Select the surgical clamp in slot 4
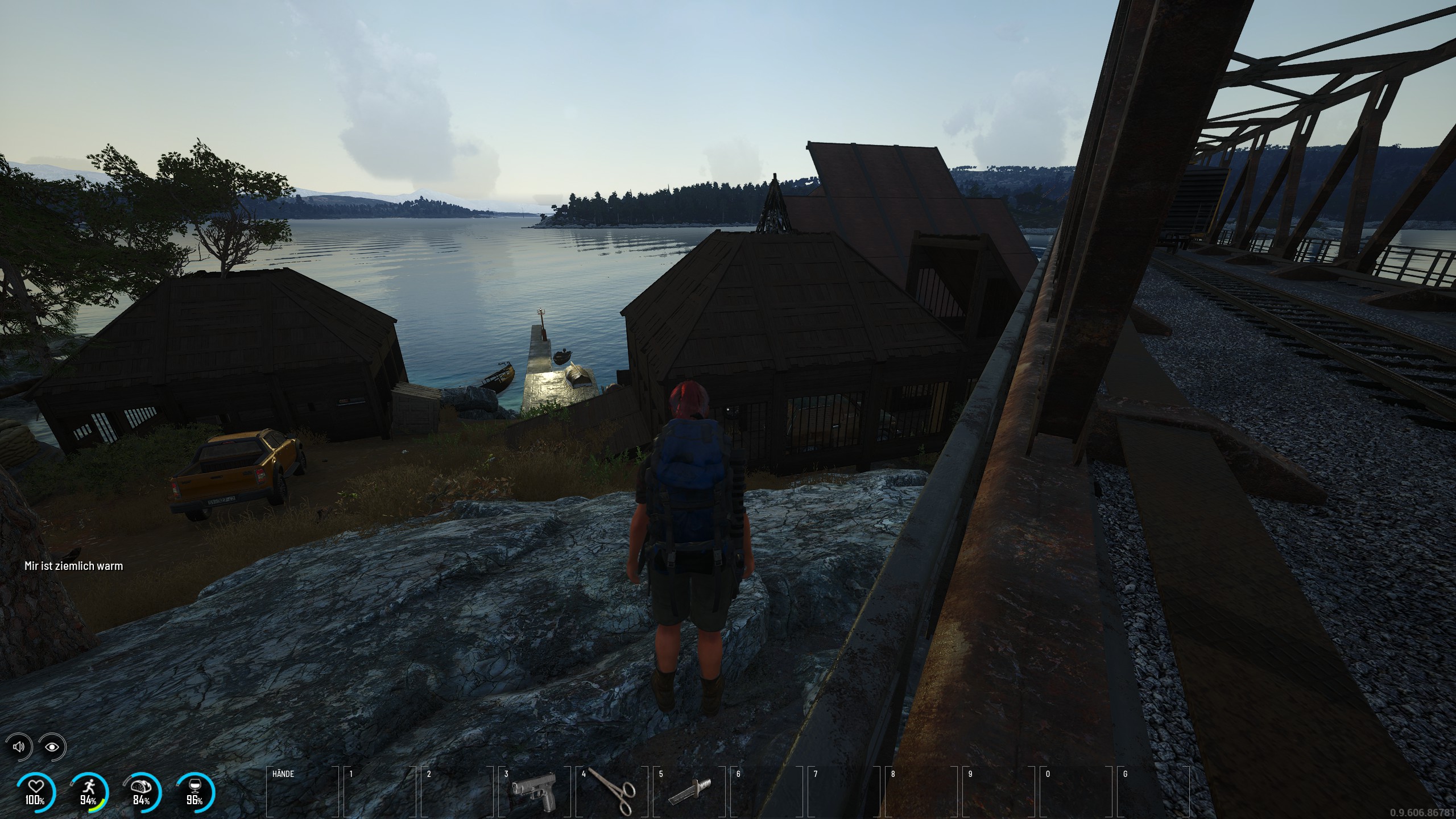 (x=611, y=790)
